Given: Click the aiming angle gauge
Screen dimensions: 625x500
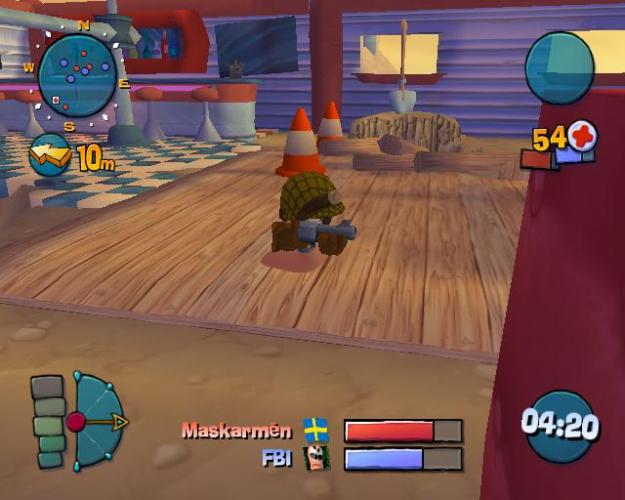Looking at the screenshot, I should click(96, 422).
